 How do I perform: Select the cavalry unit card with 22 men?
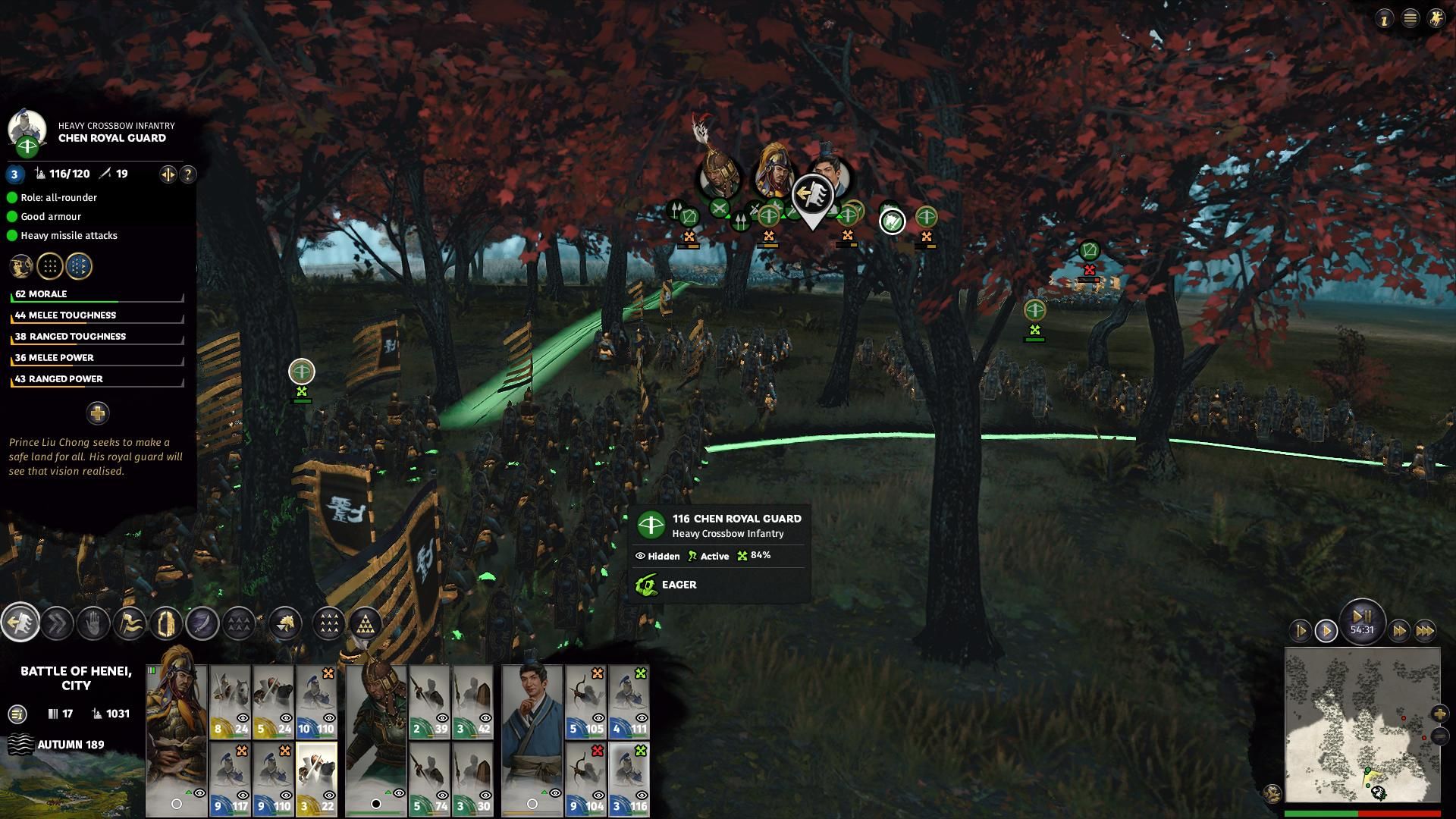coord(316,779)
